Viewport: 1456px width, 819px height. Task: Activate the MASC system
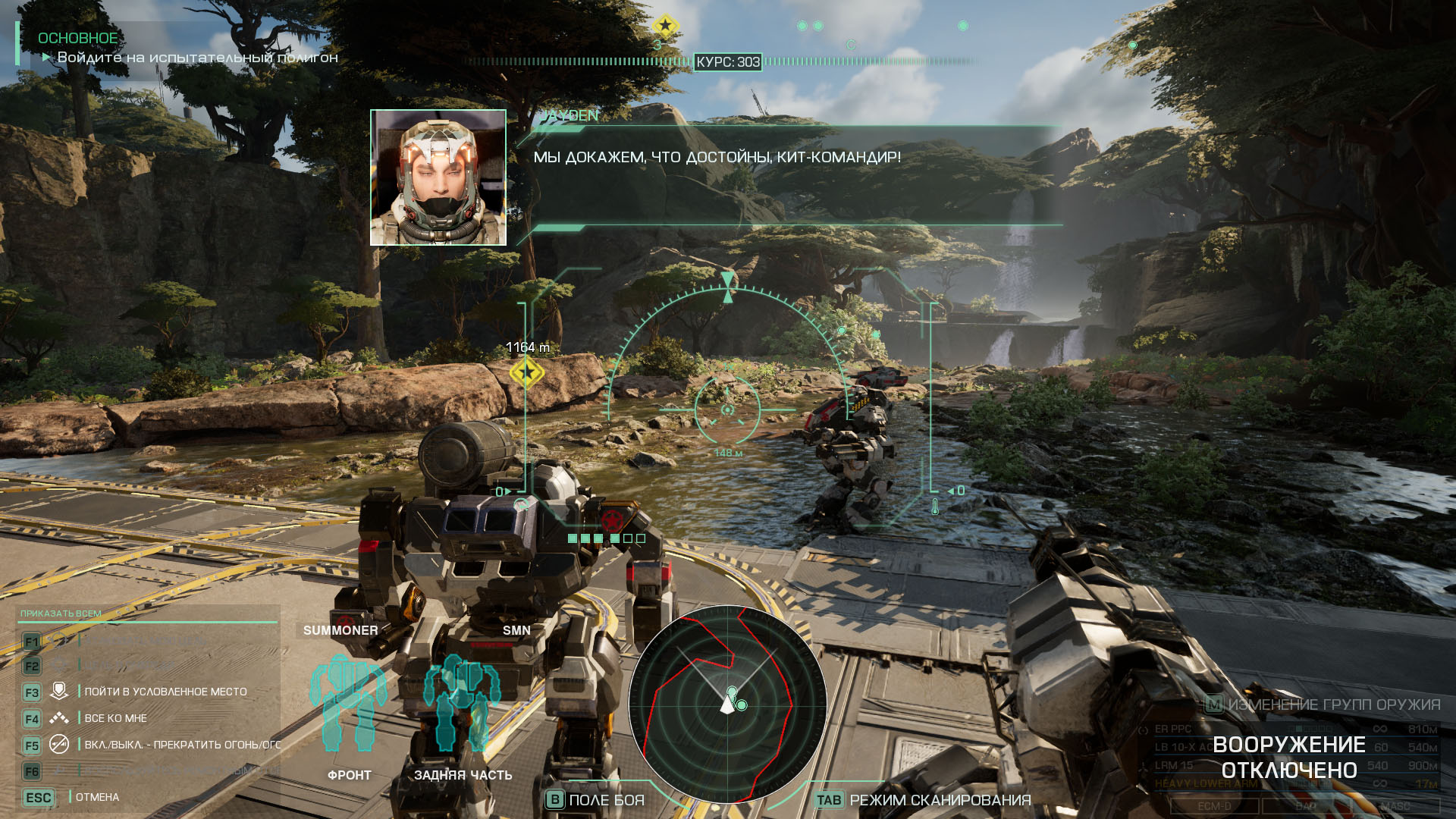[x=1397, y=805]
